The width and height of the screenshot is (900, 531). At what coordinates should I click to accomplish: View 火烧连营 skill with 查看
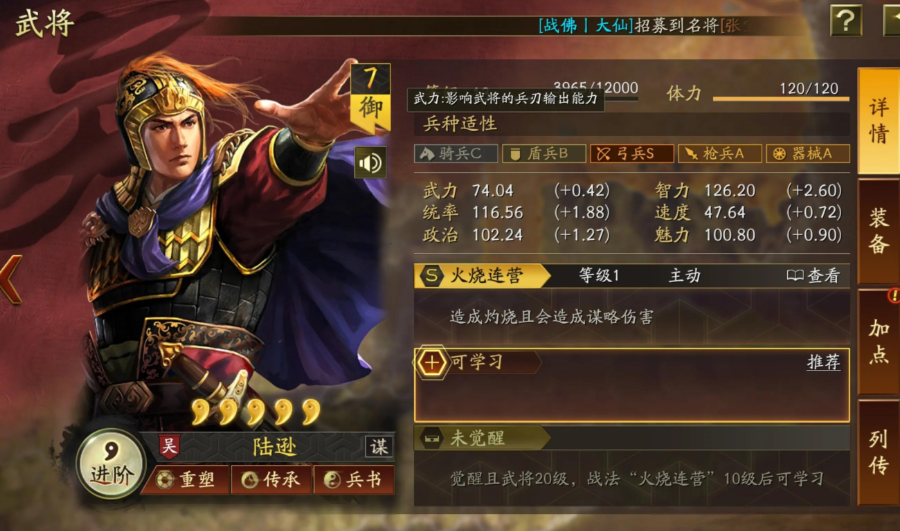[813, 276]
